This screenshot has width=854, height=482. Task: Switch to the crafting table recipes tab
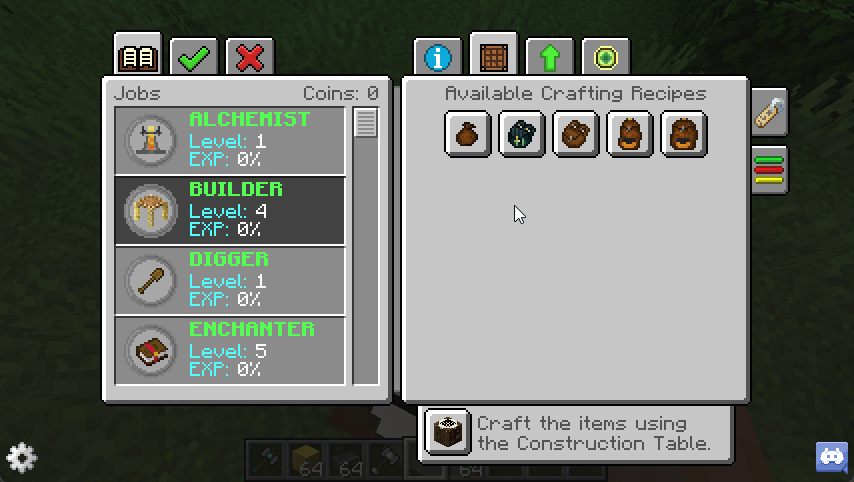493,56
